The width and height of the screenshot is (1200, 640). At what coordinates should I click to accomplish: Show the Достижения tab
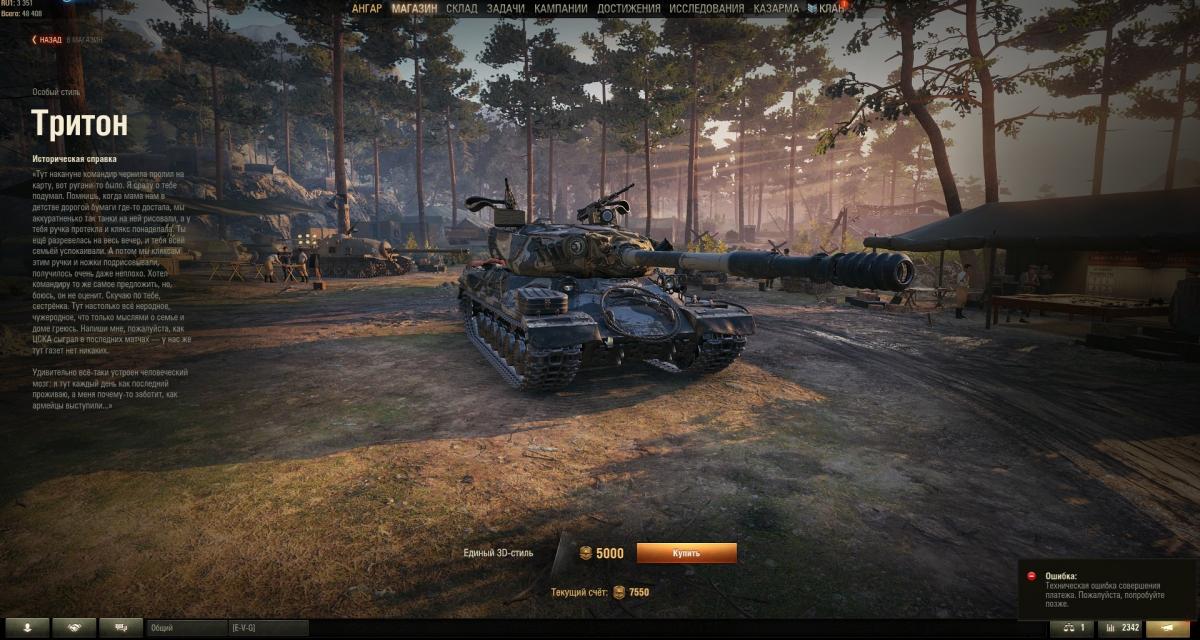click(629, 8)
